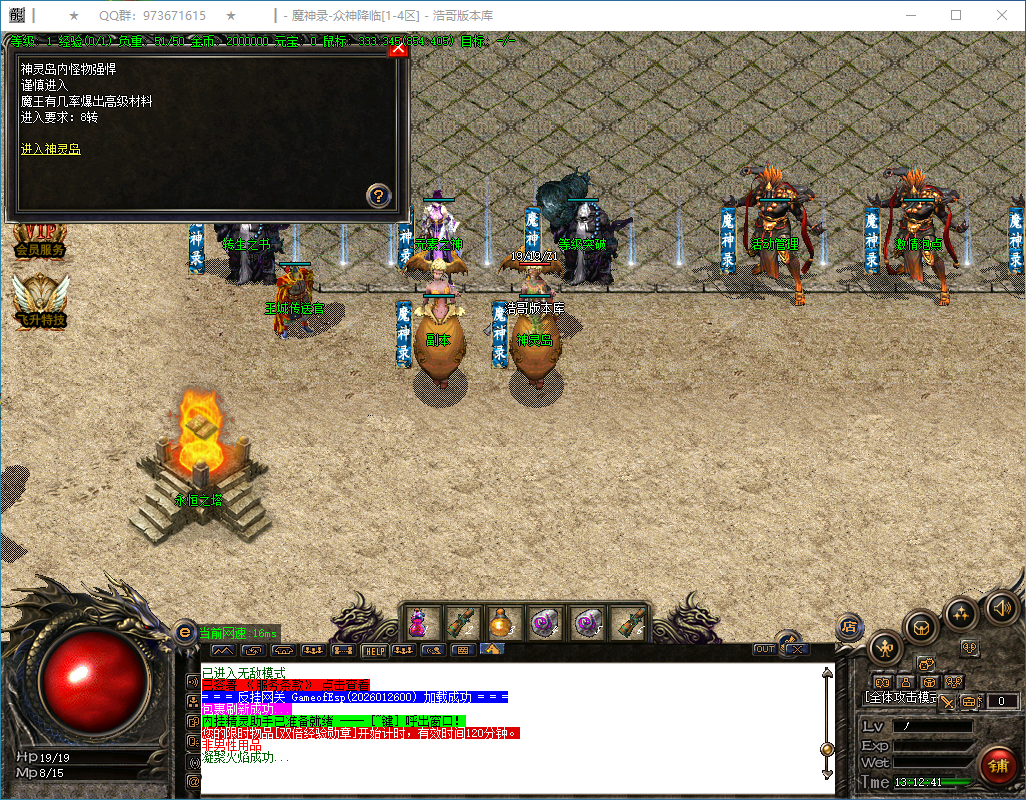Open the VIP 会员服务 menu

click(x=40, y=240)
